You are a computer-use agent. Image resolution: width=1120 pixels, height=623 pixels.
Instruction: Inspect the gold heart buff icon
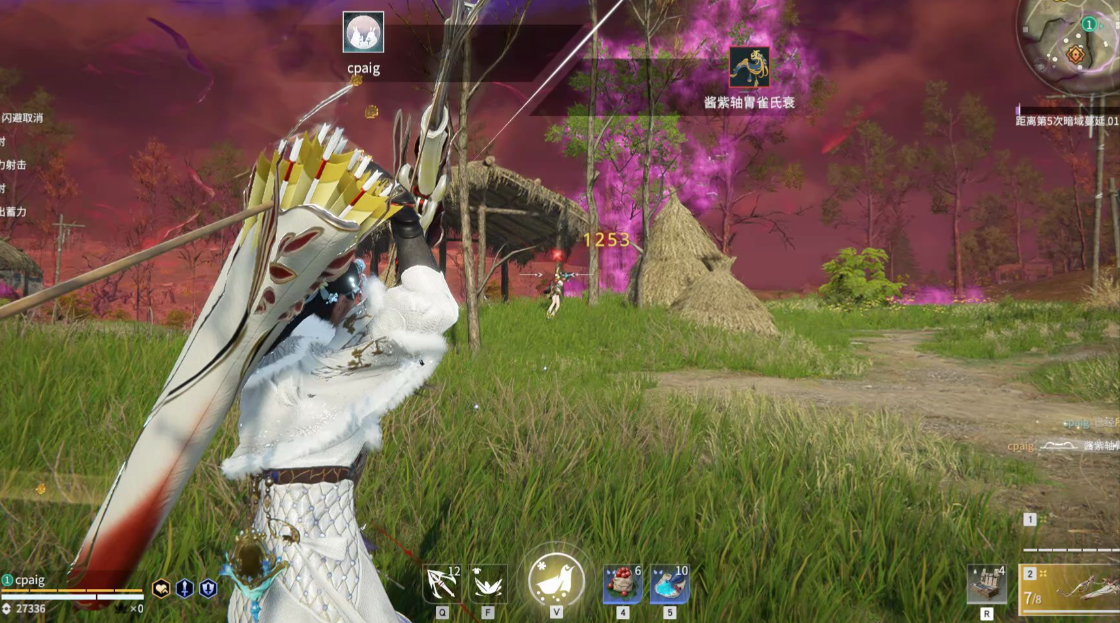(x=161, y=588)
